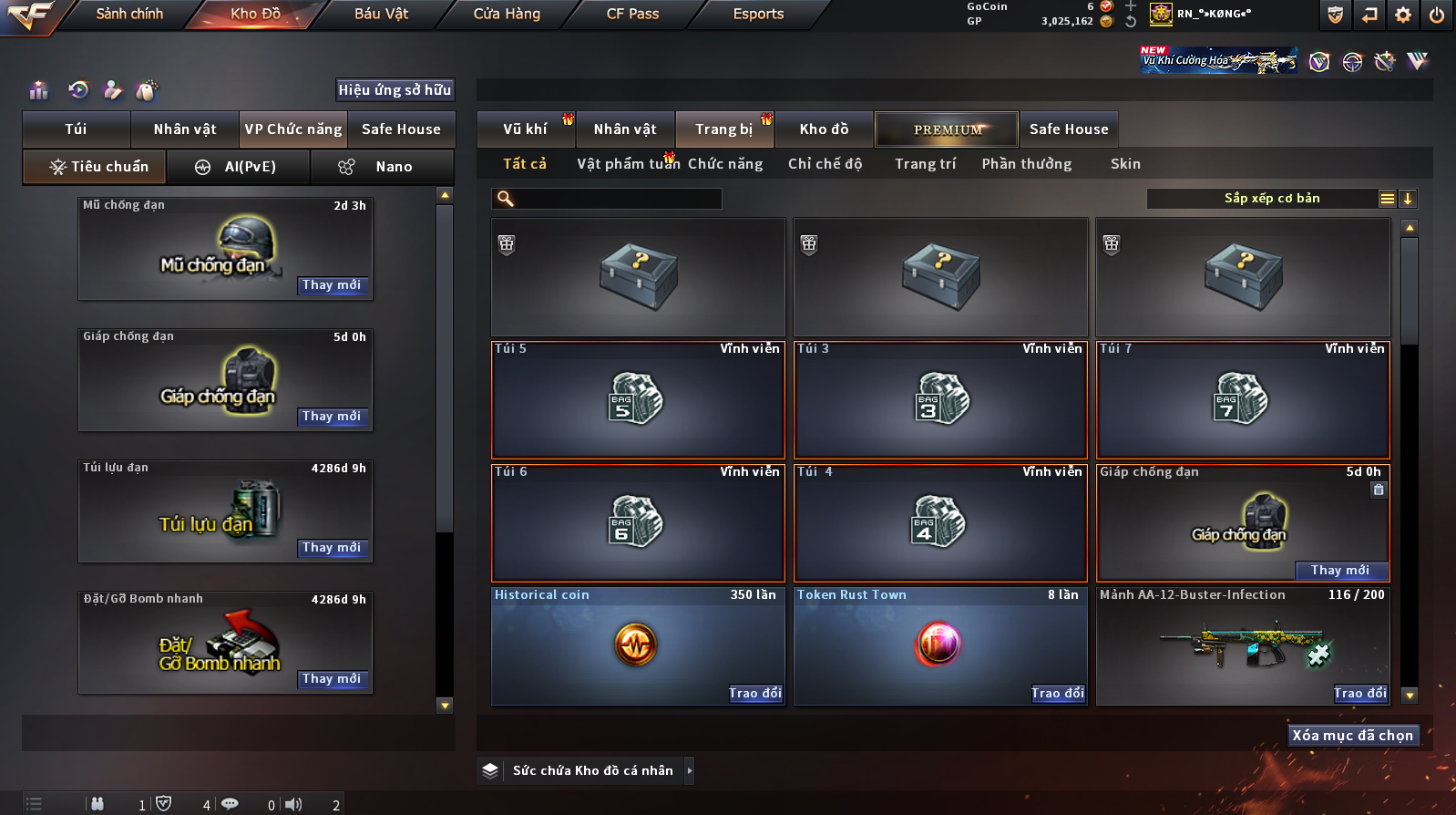
Task: Click Thay mới on Mũ chống đạn
Action: pos(332,285)
